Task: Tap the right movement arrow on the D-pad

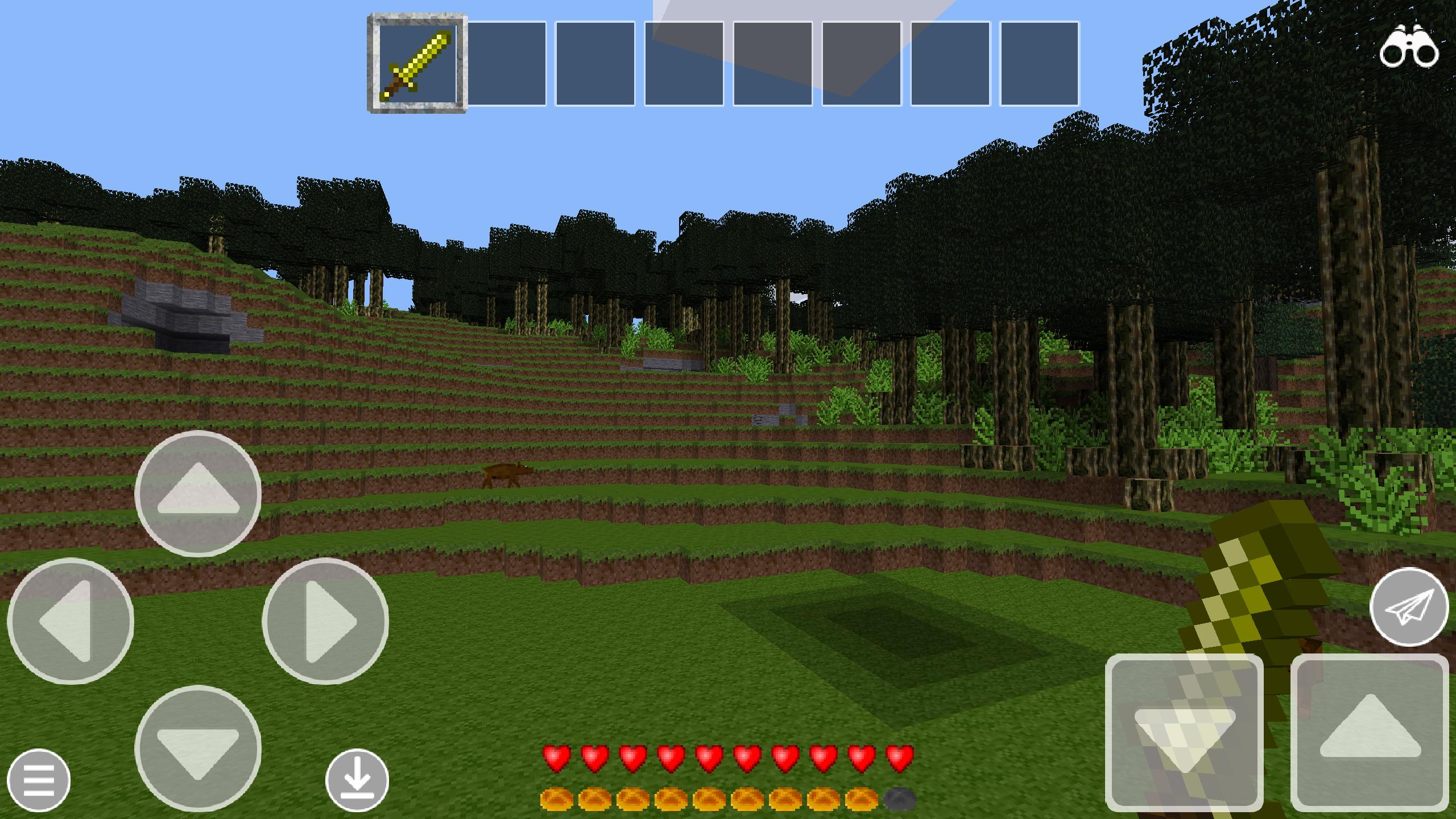Action: [x=322, y=622]
